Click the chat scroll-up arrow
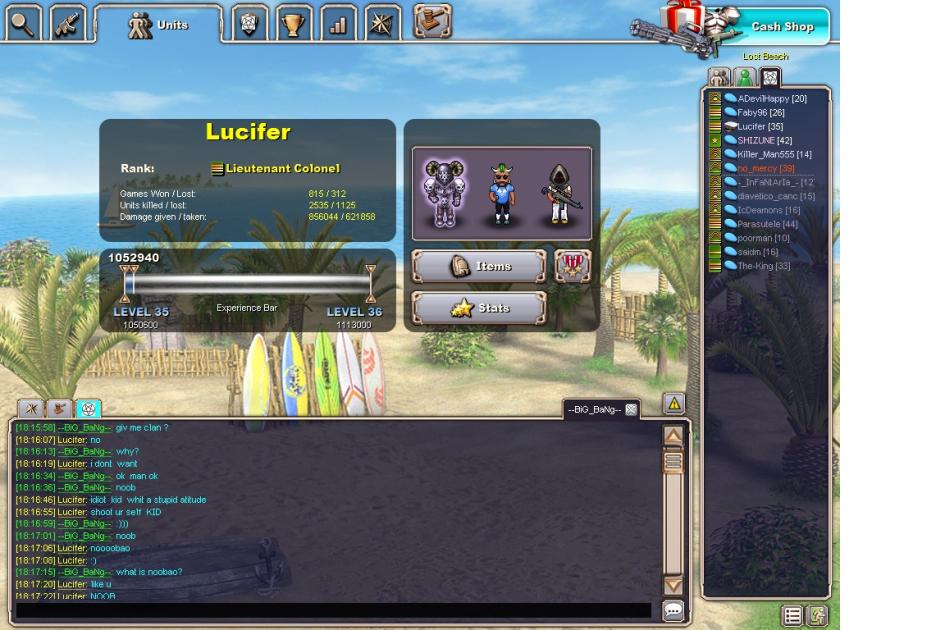Image resolution: width=945 pixels, height=630 pixels. [x=673, y=436]
